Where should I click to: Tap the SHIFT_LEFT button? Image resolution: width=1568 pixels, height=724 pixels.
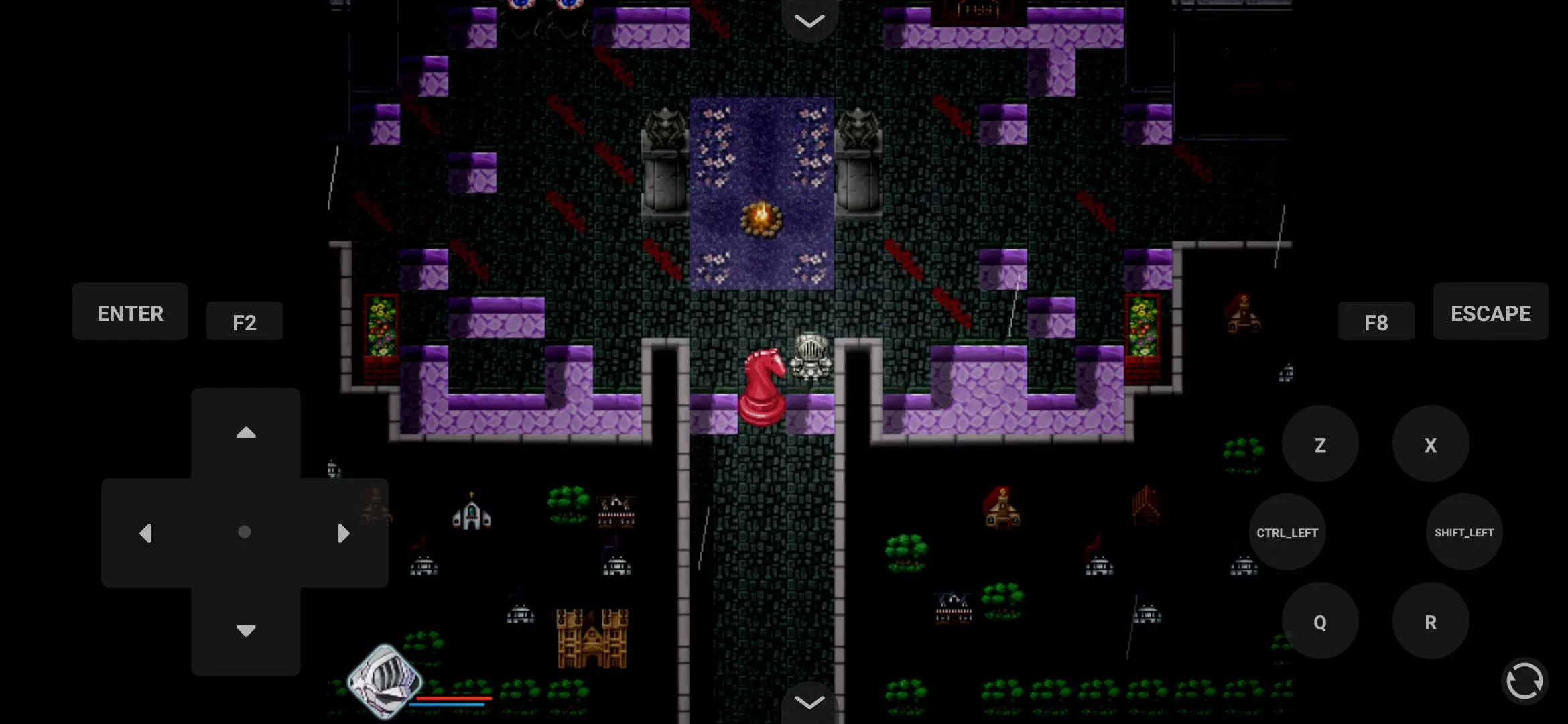pyautogui.click(x=1464, y=532)
